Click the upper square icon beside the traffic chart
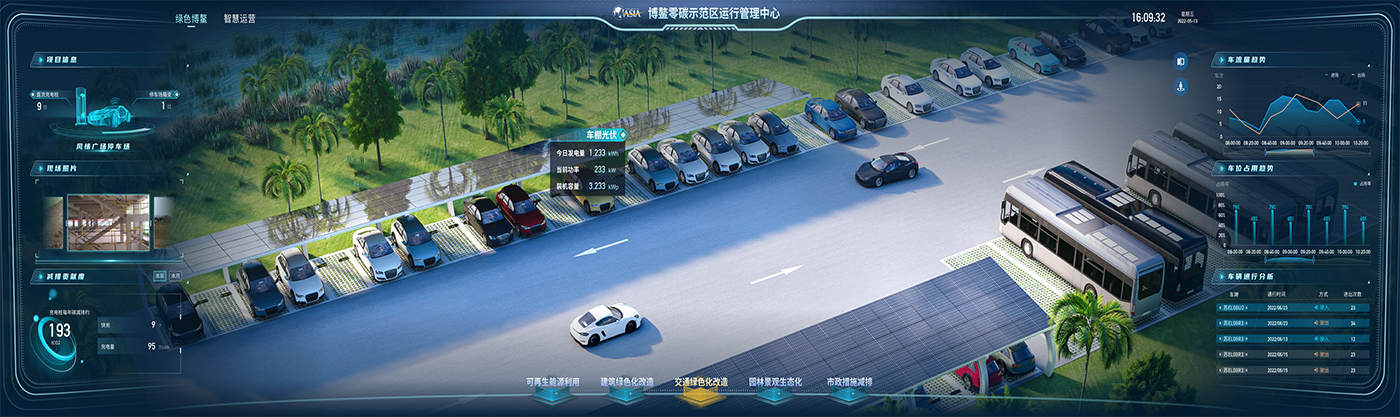1400x417 pixels. (x=1180, y=61)
